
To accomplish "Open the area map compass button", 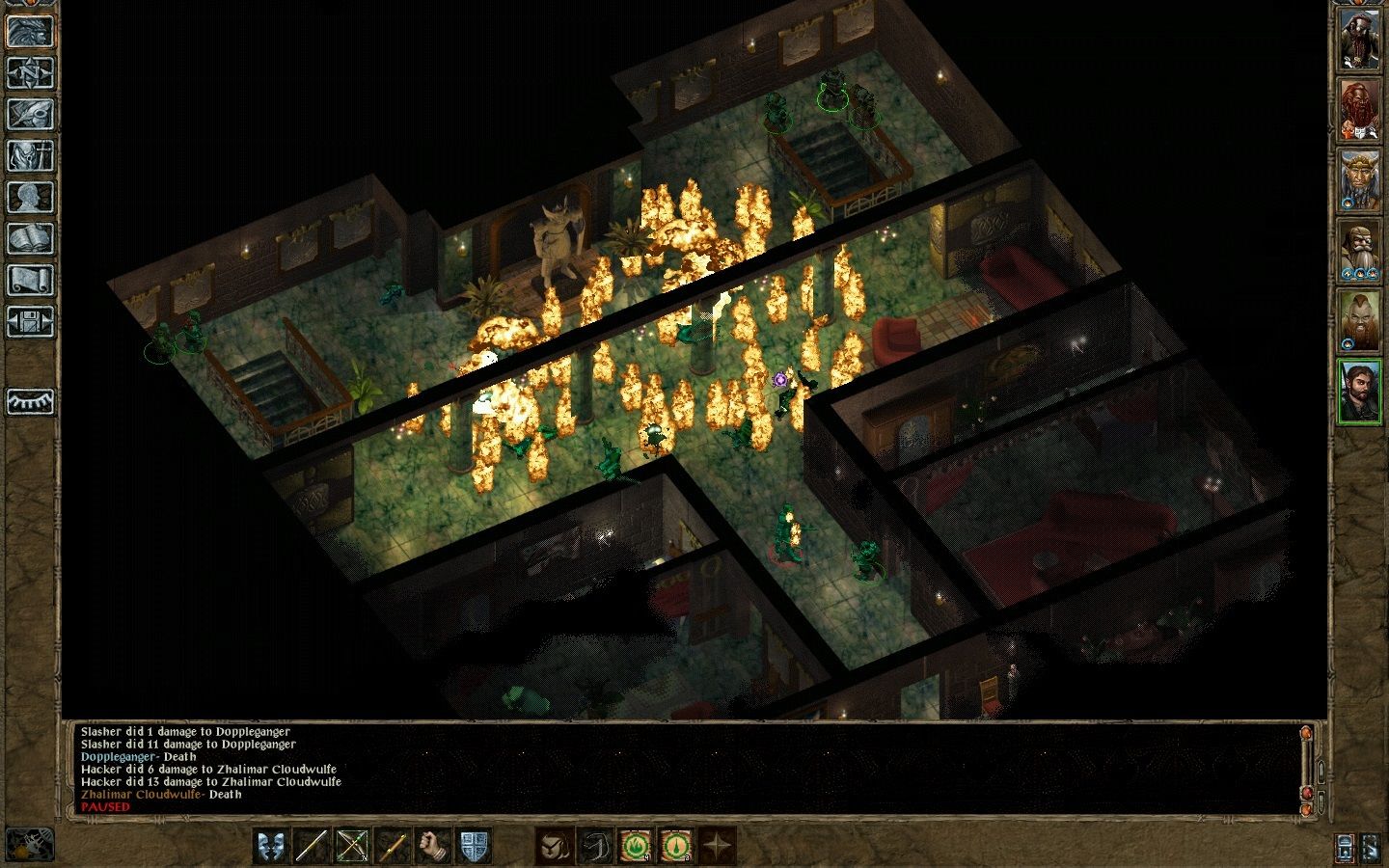I will [30, 72].
